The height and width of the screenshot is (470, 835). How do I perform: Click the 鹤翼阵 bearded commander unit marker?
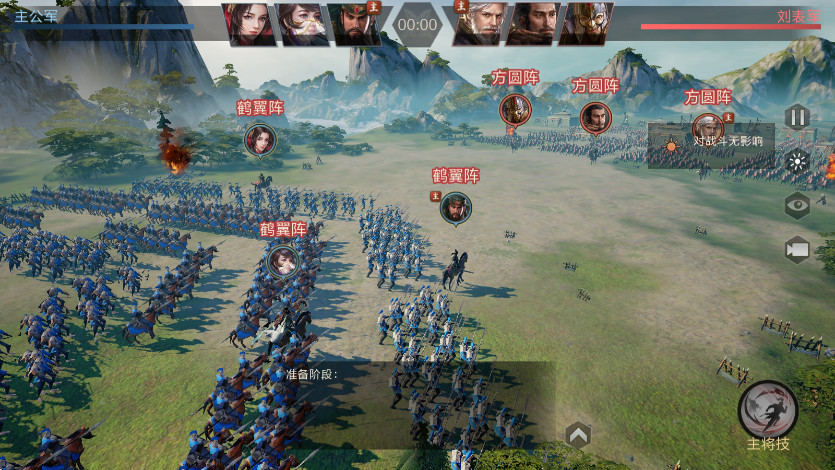point(456,207)
